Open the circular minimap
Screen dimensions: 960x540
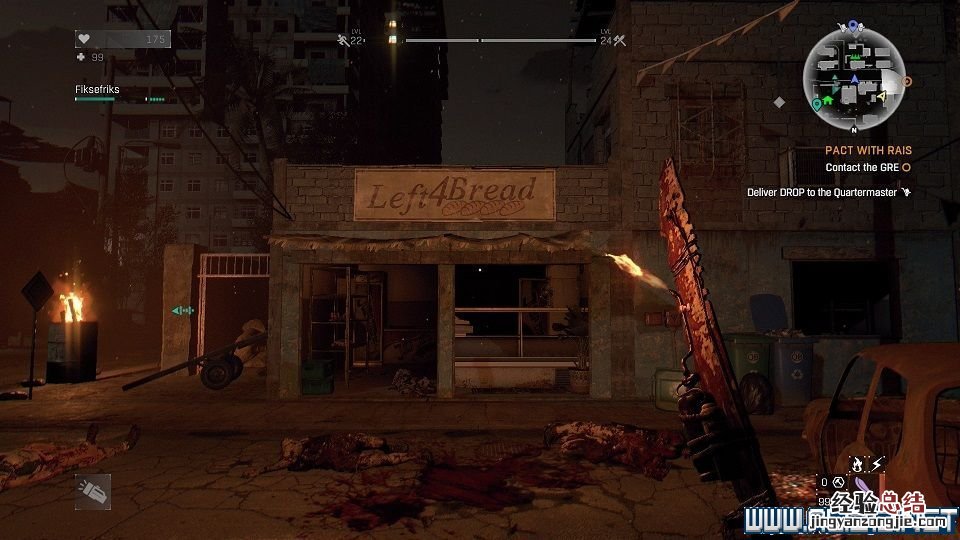(x=854, y=78)
